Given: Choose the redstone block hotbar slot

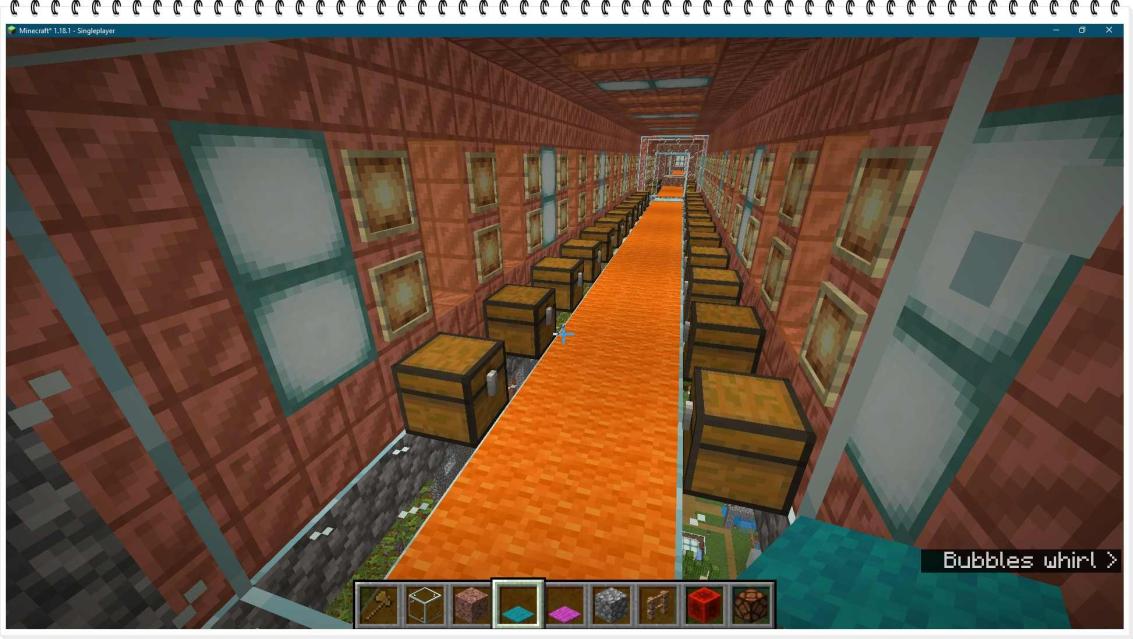Looking at the screenshot, I should [x=704, y=605].
